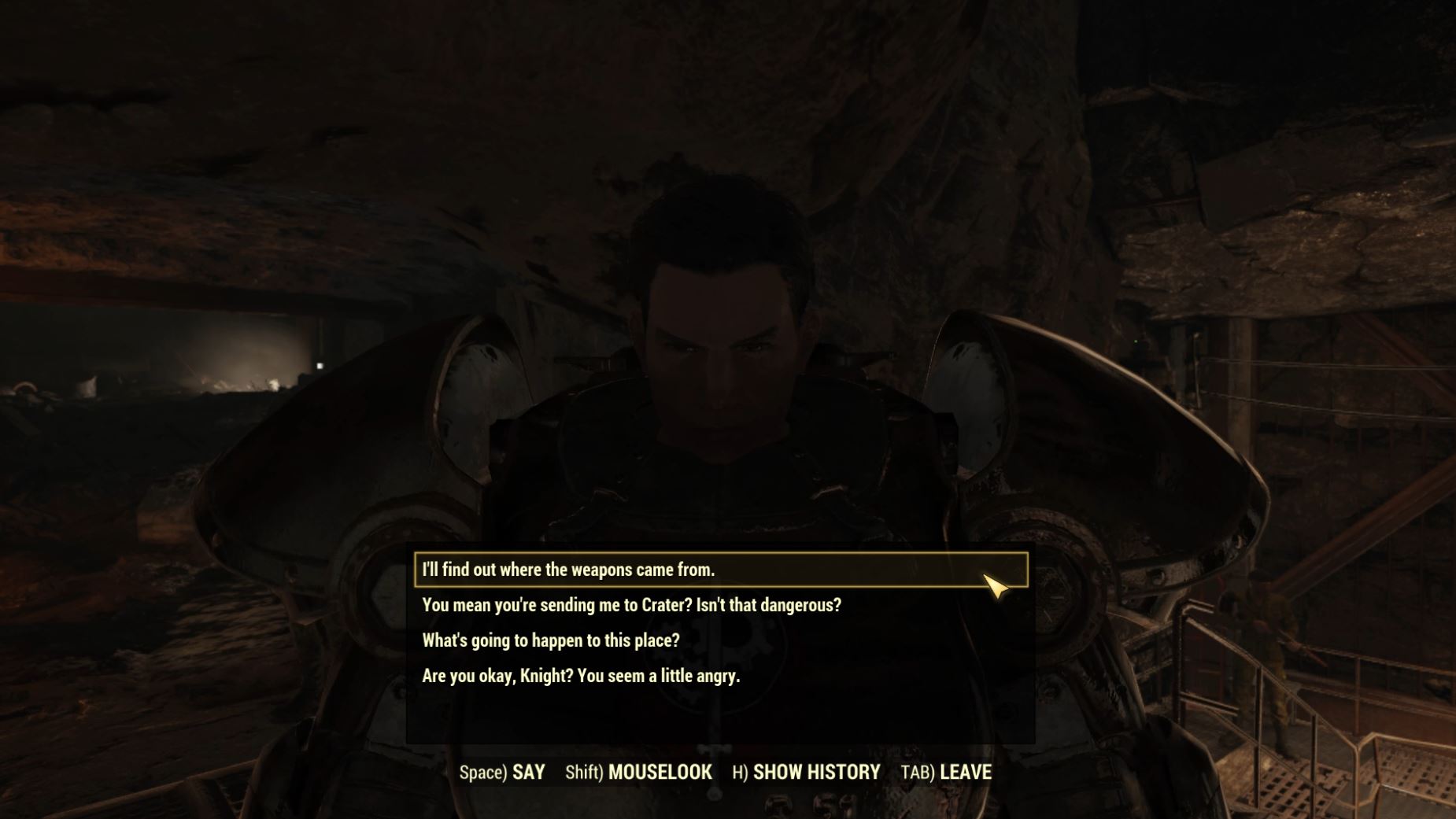Screen dimensions: 1456x819
Task: Select 'Are you okay, Knight? You seem a little angry.'
Action: click(x=582, y=677)
